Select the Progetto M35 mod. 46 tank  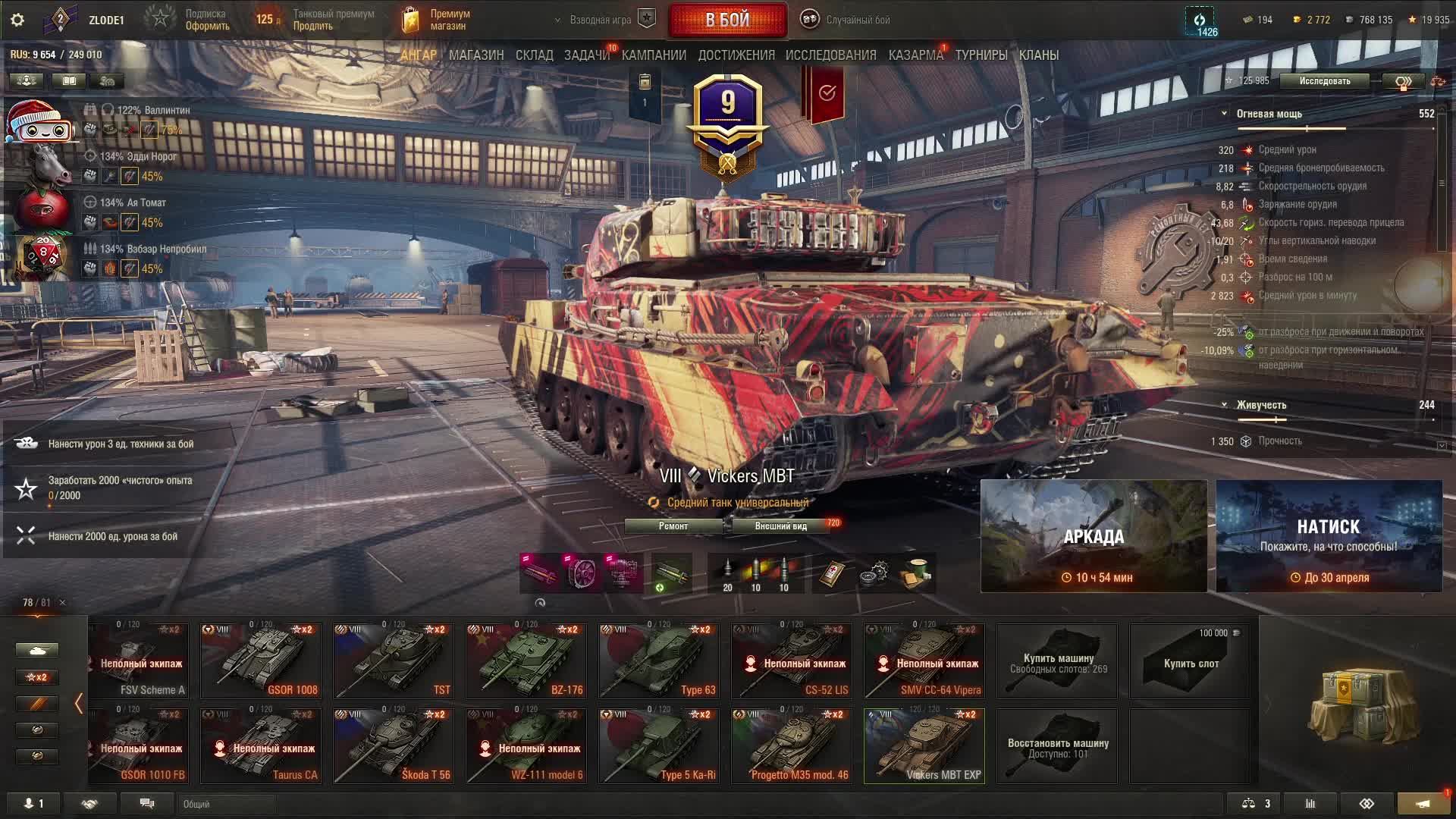pyautogui.click(x=791, y=745)
